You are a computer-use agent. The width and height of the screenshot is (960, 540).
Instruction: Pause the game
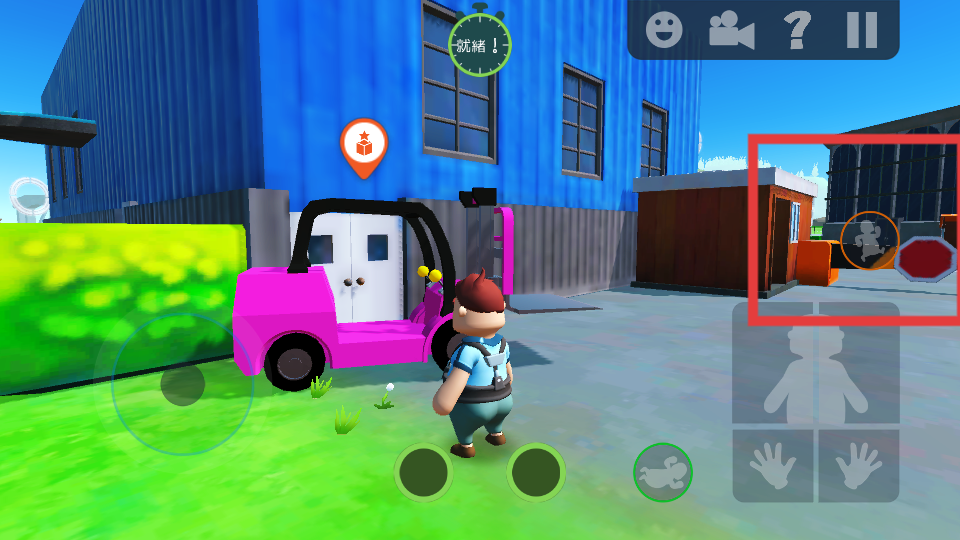click(861, 30)
